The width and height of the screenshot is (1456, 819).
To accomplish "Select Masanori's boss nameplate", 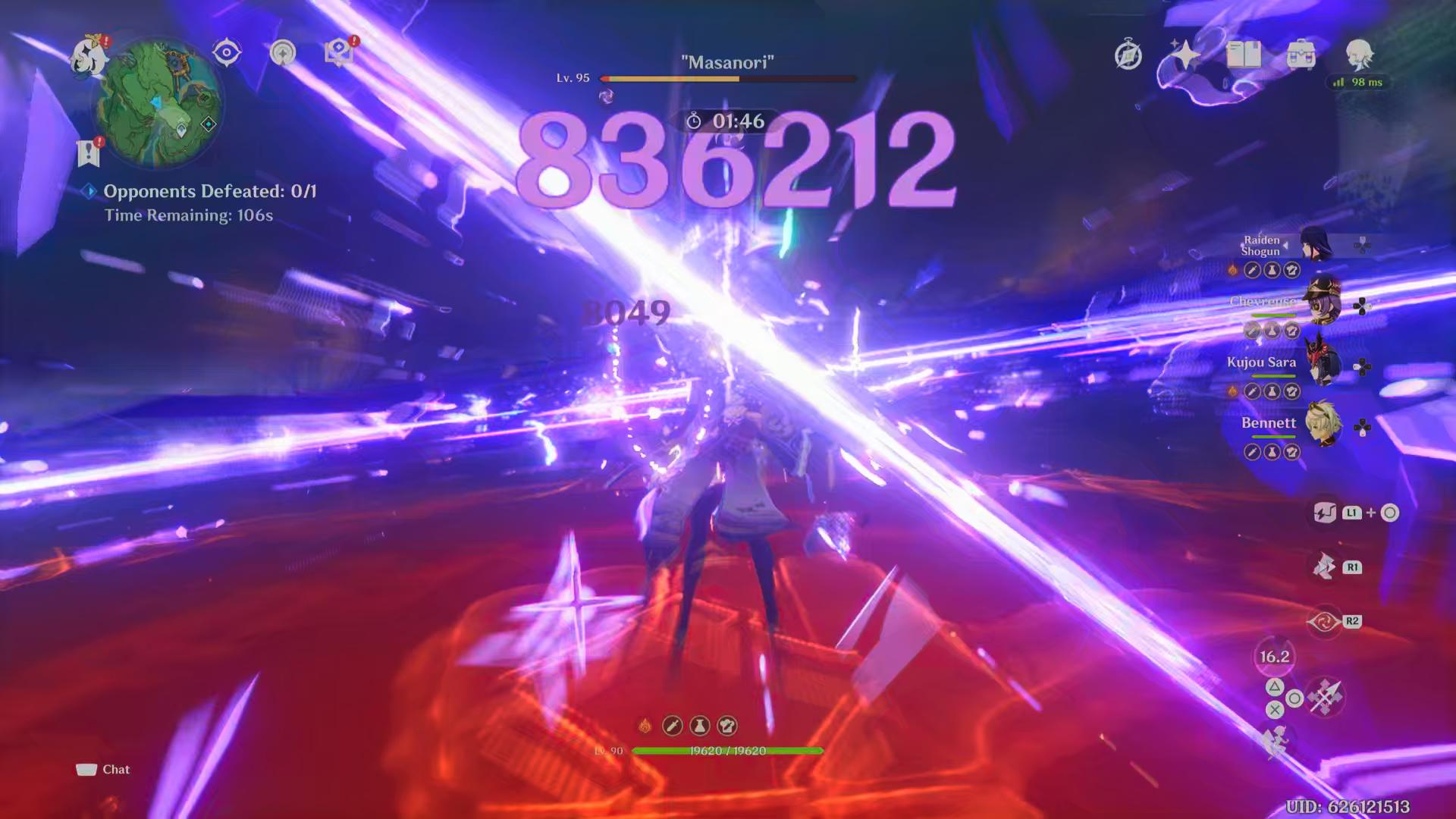I will (x=727, y=62).
